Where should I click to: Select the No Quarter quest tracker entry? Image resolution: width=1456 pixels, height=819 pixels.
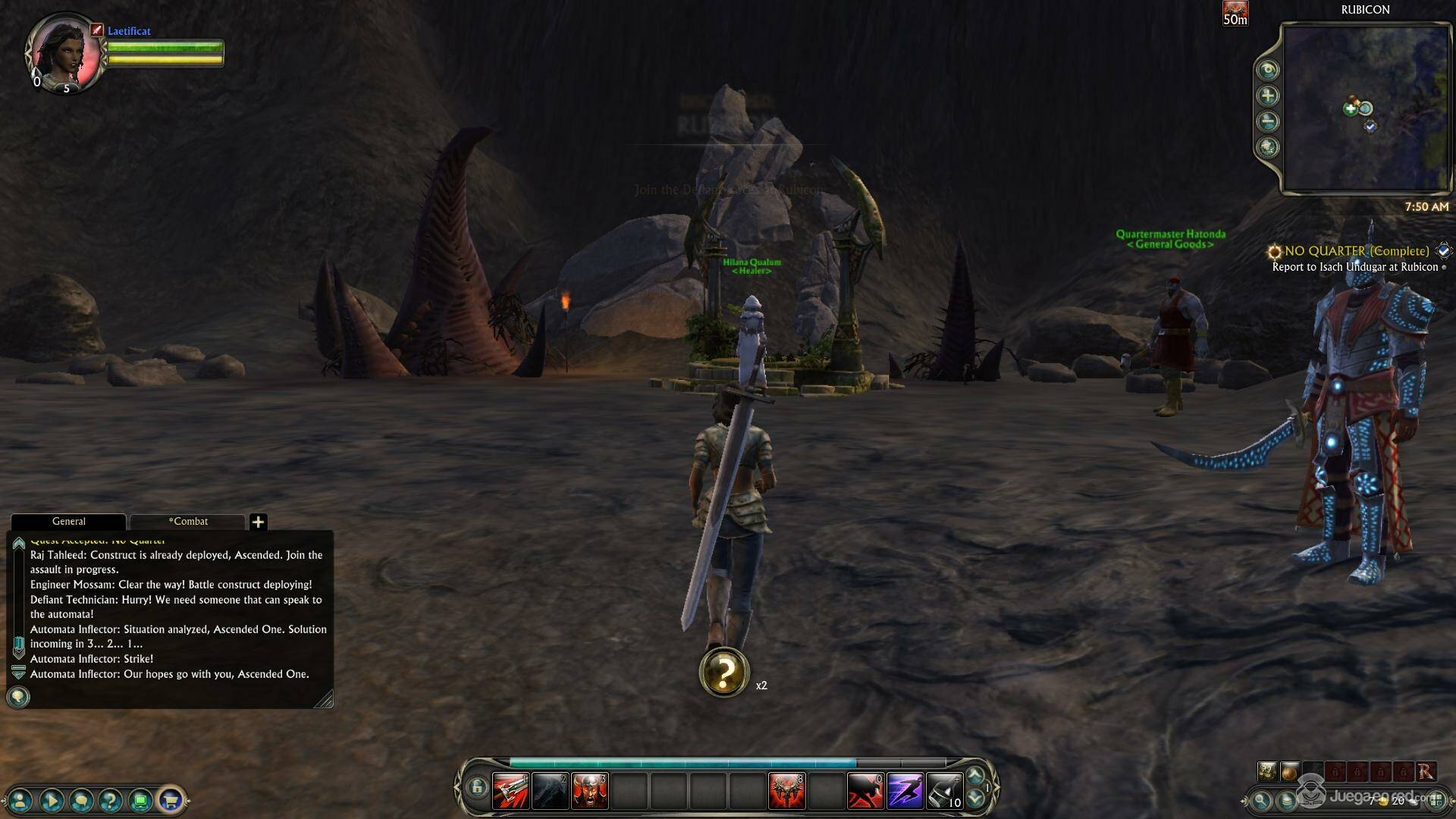click(1356, 251)
